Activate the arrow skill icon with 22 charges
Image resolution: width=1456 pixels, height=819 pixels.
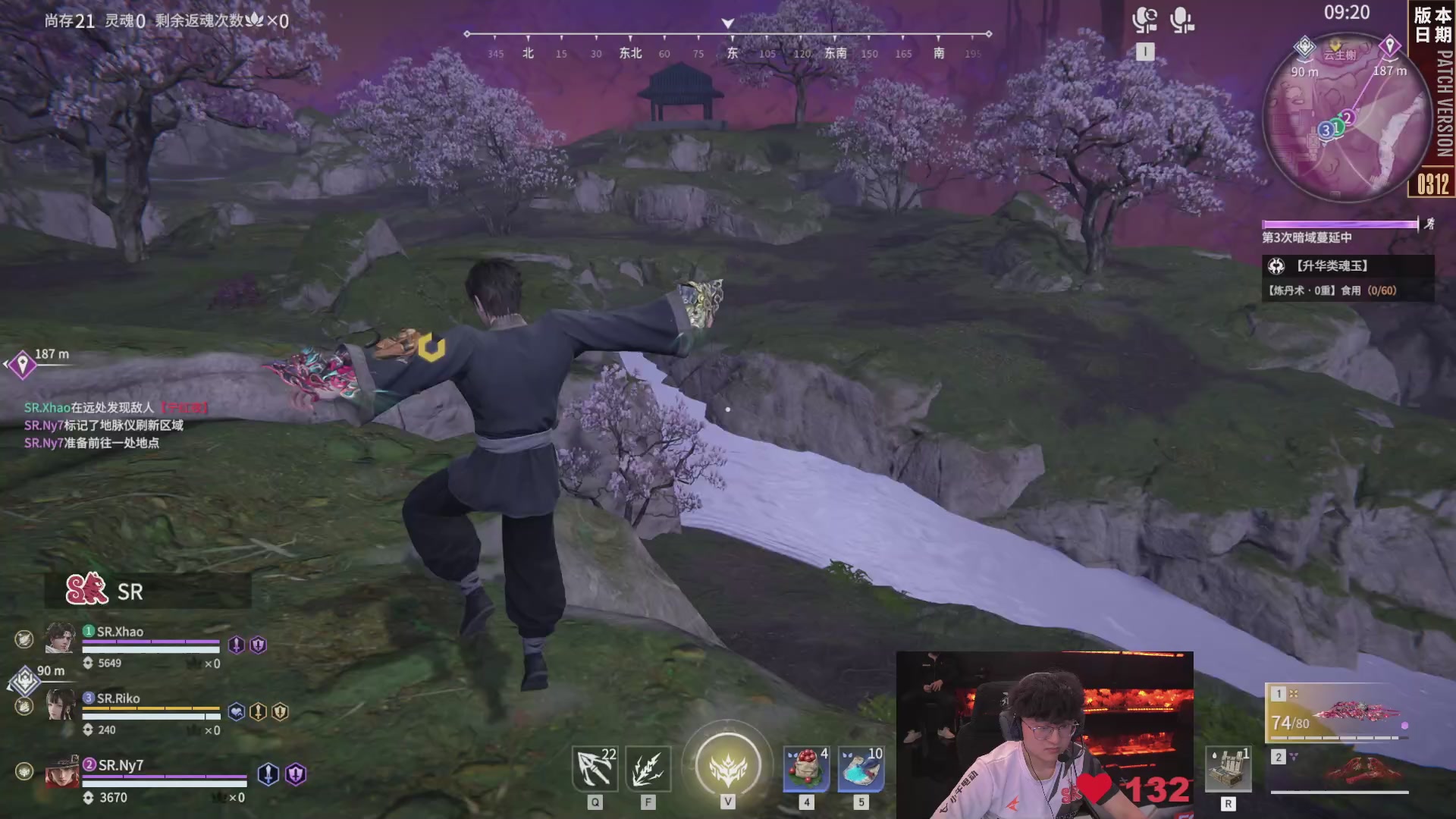pyautogui.click(x=595, y=769)
